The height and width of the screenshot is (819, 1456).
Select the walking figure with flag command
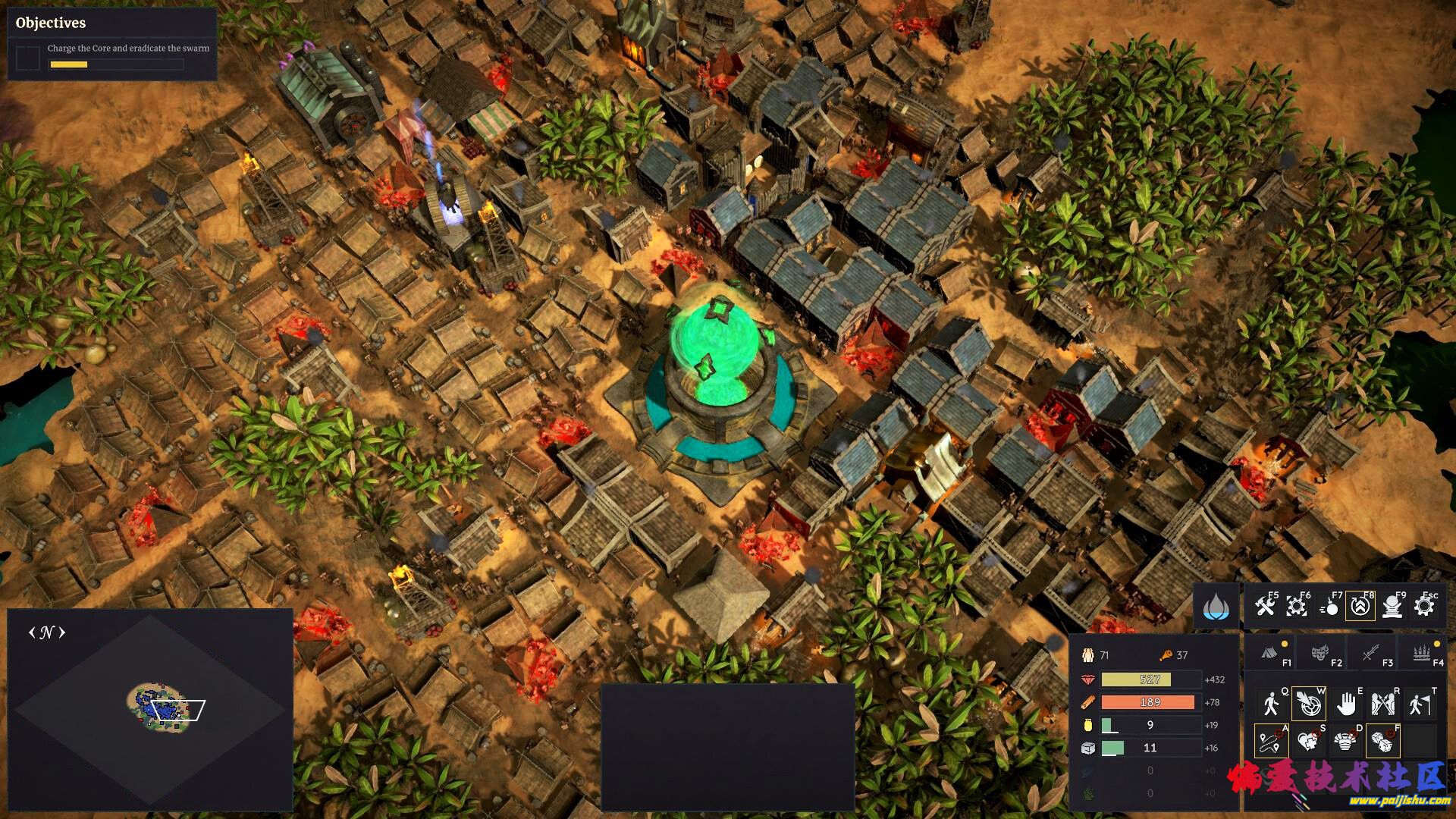1420,704
